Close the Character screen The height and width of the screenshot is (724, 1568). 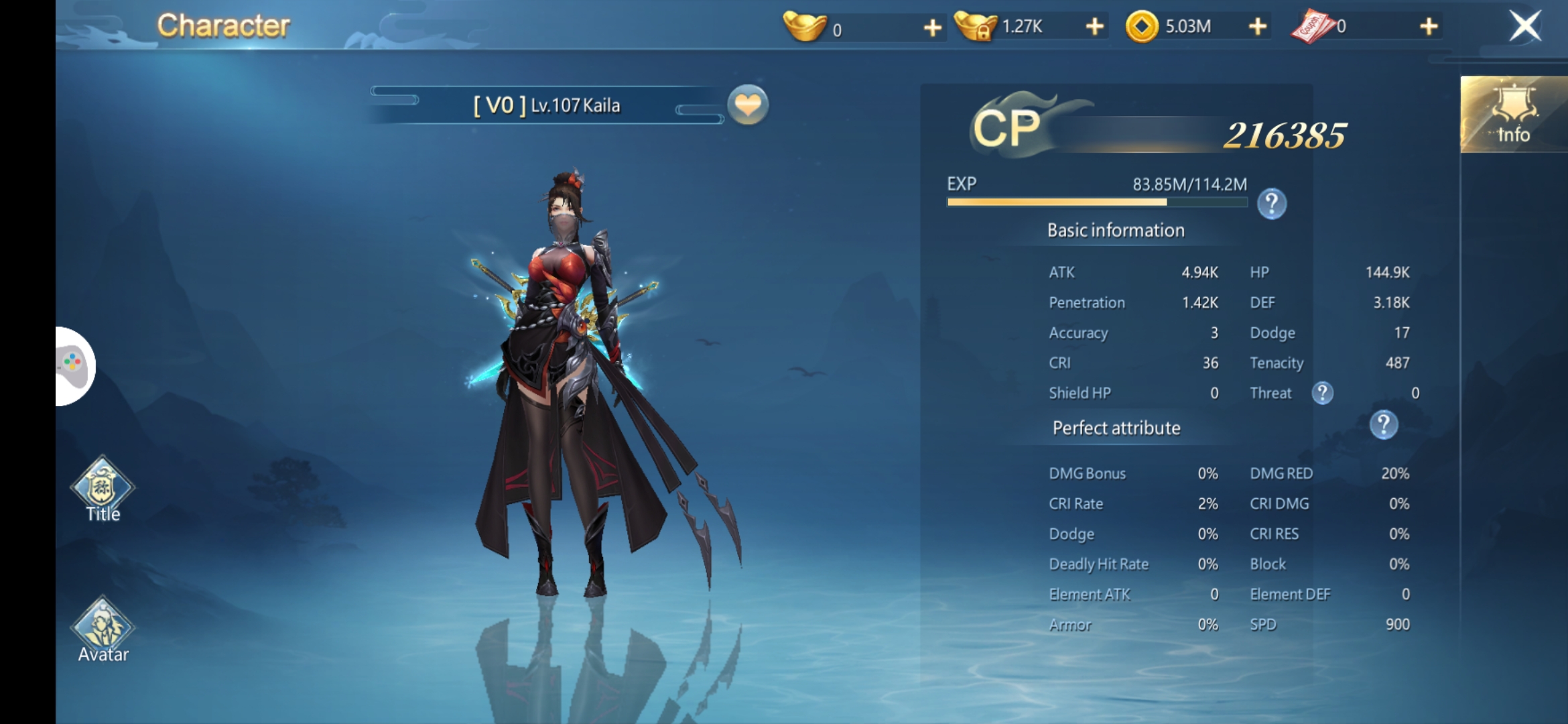[1525, 27]
